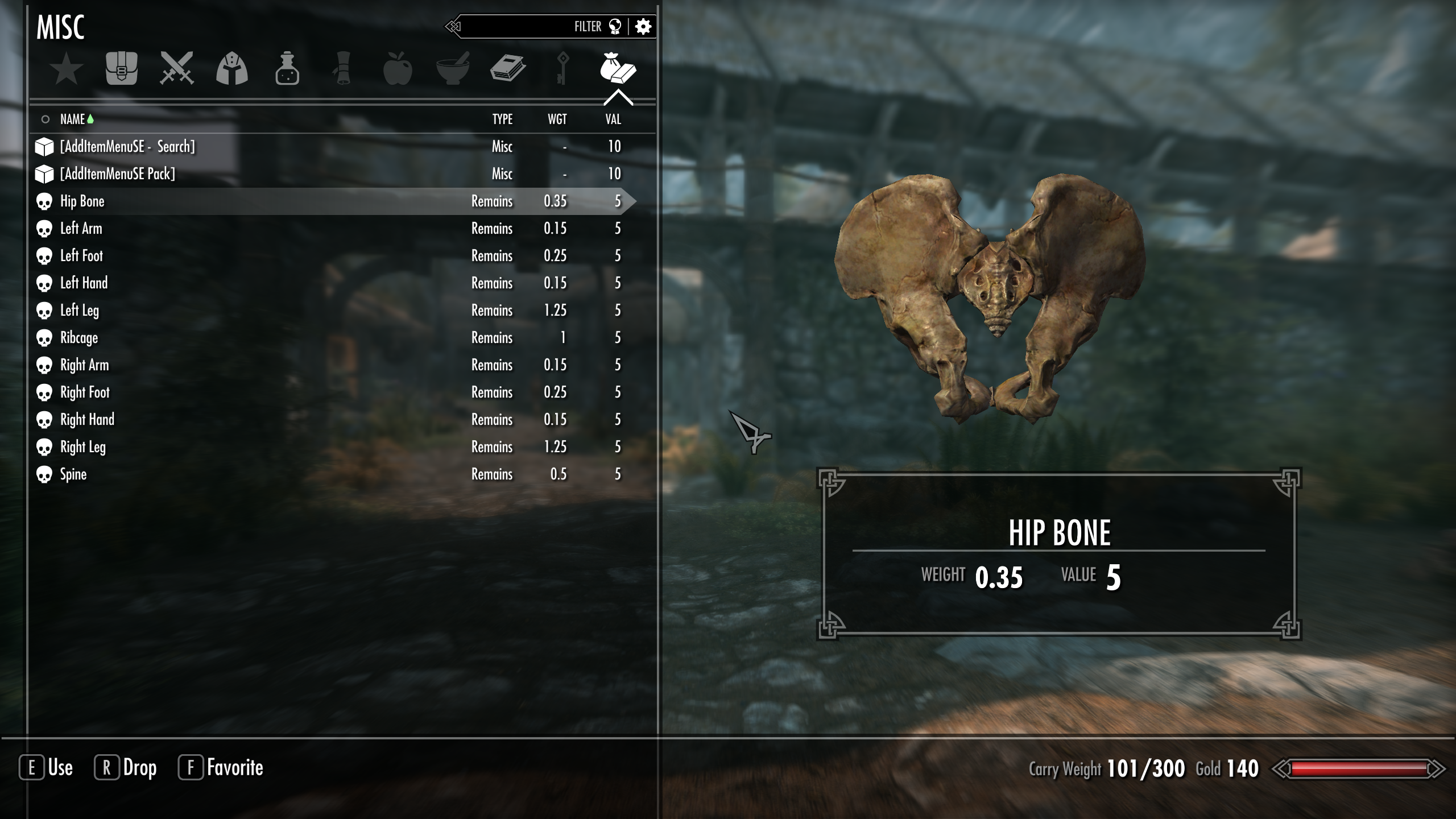1456x819 pixels.
Task: Select the Favorites star category icon
Action: click(67, 69)
